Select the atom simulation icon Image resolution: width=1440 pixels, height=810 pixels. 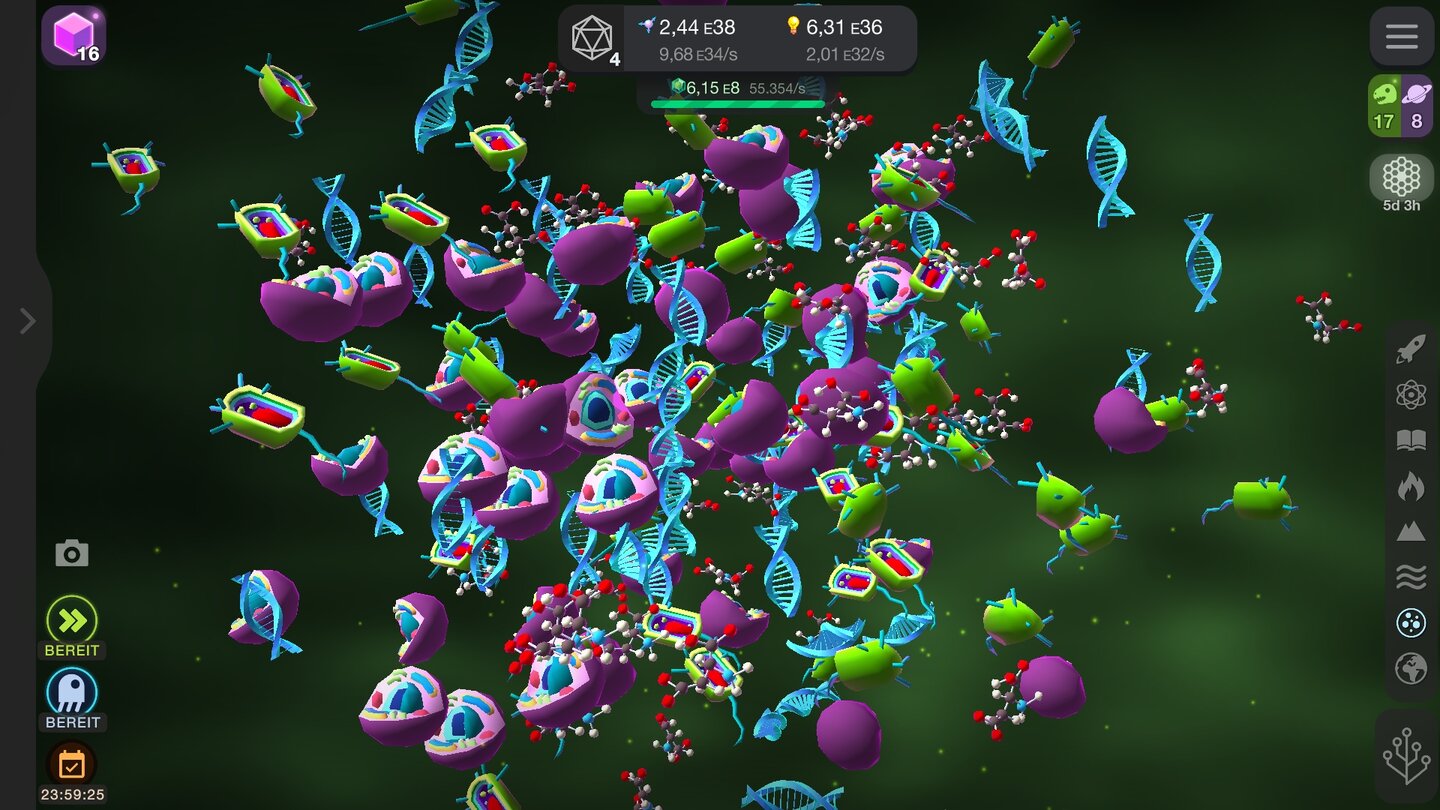point(1411,394)
